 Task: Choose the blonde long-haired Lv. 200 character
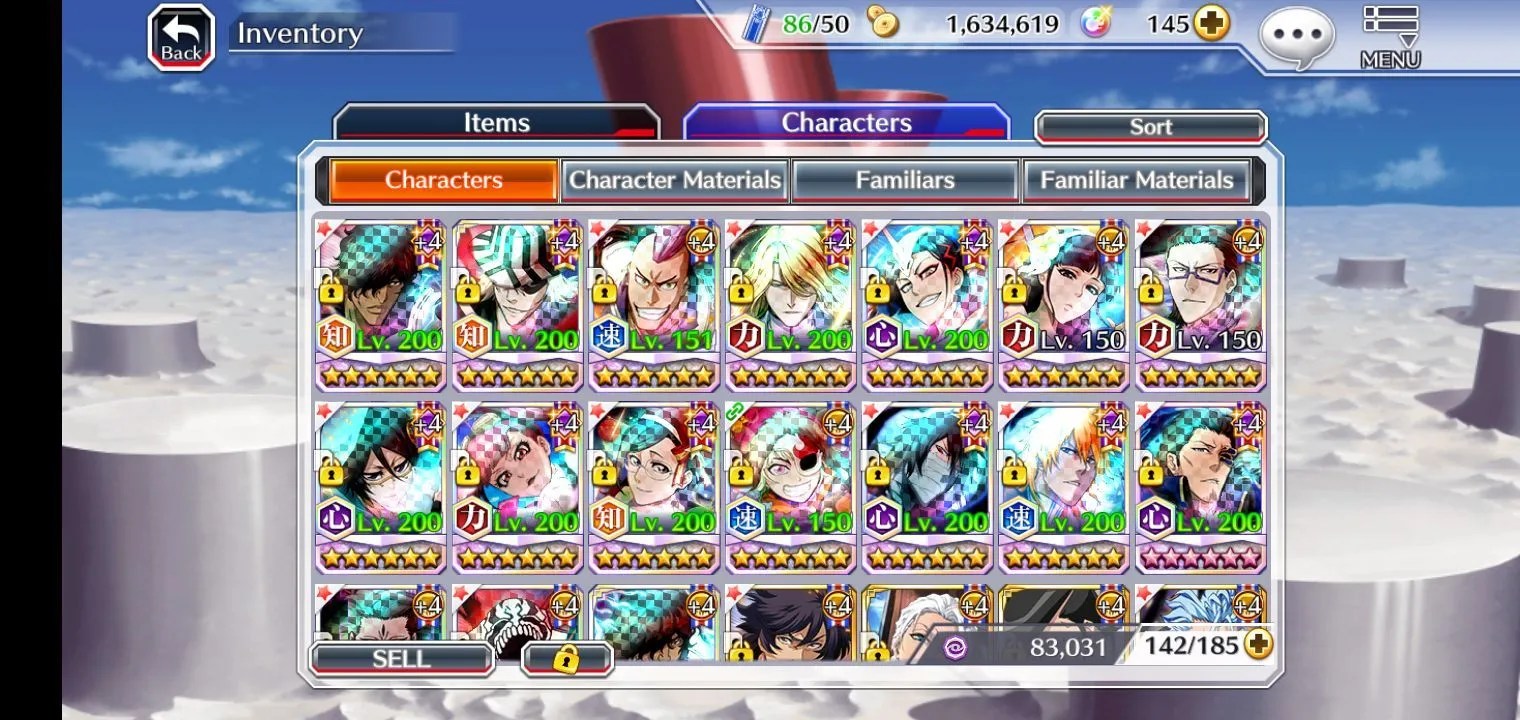[791, 300]
